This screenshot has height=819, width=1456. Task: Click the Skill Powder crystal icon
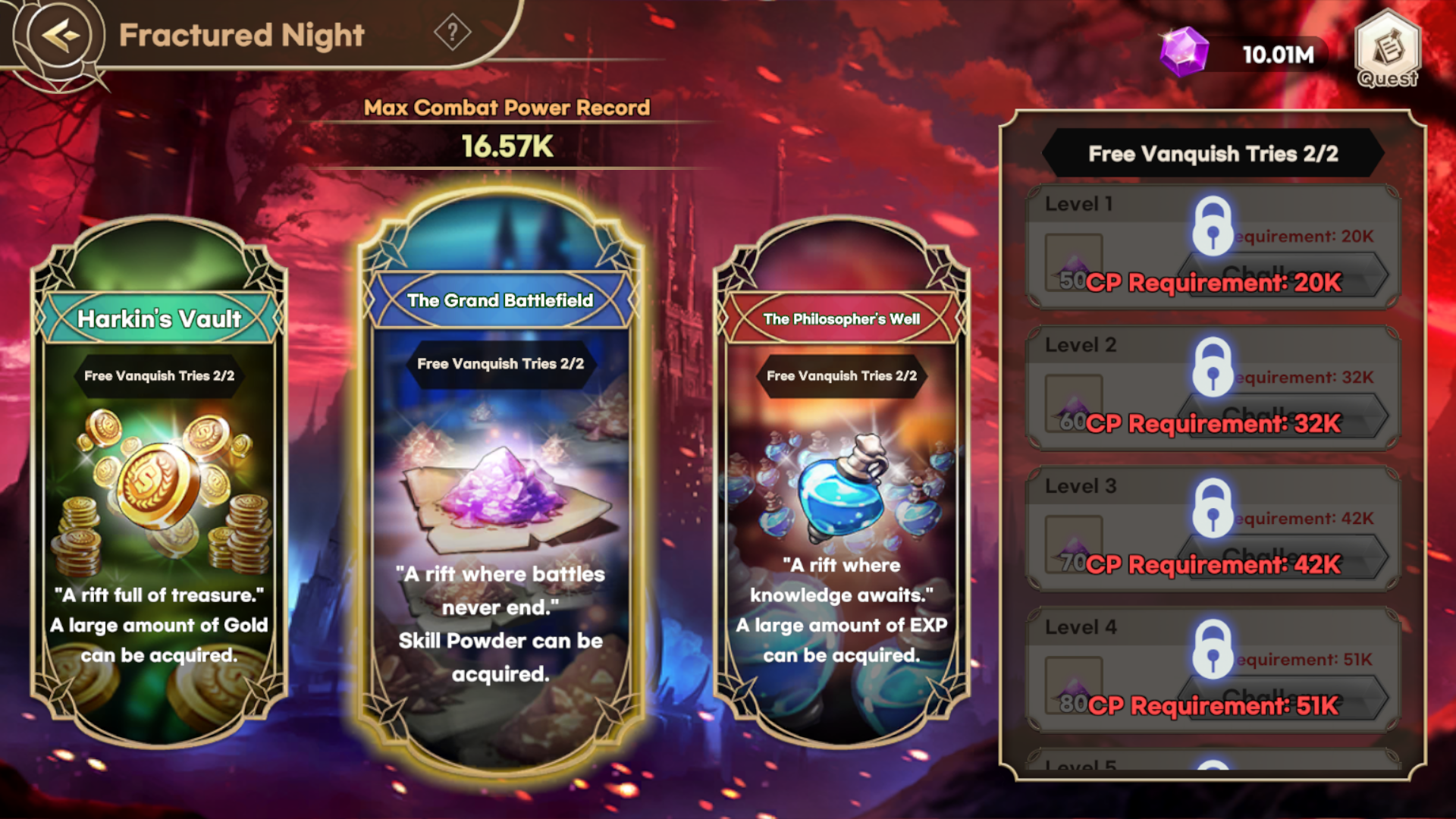500,493
